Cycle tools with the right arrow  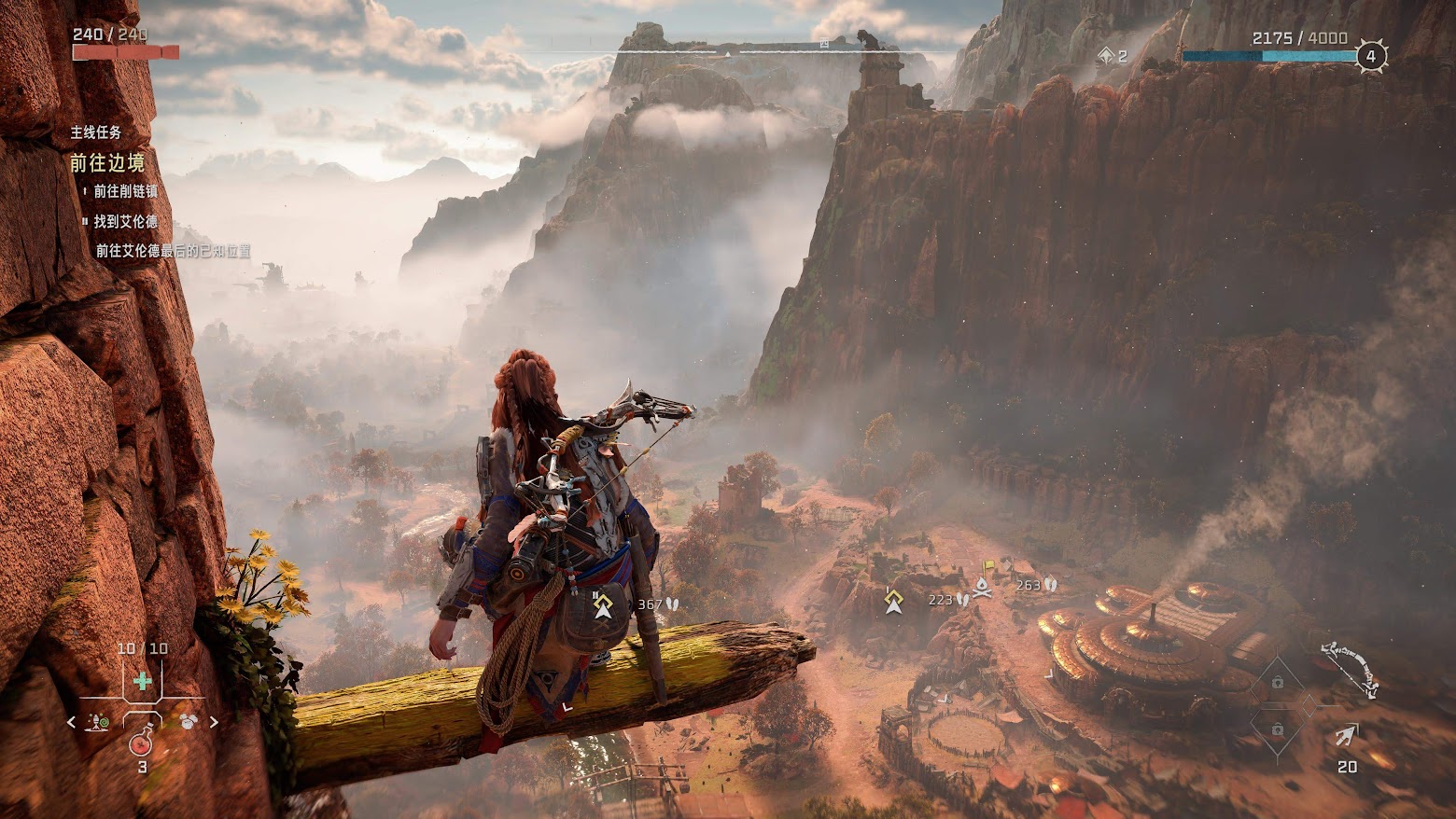point(214,722)
